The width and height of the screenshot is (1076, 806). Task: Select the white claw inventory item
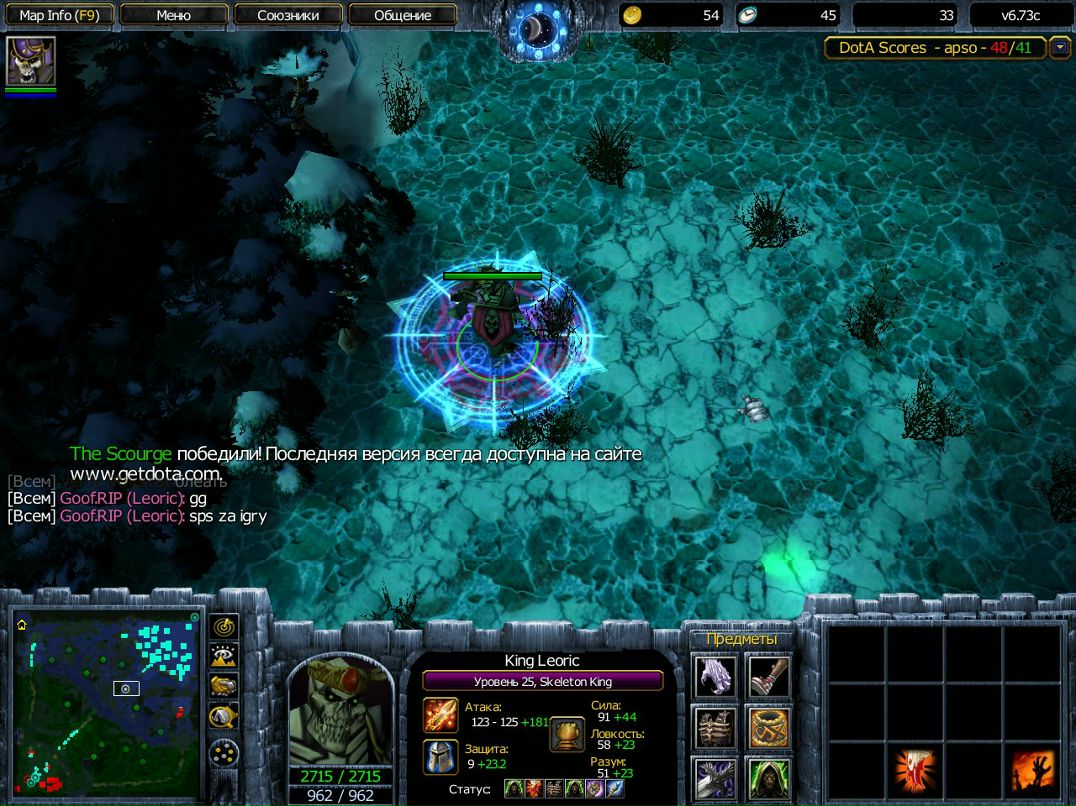click(716, 678)
